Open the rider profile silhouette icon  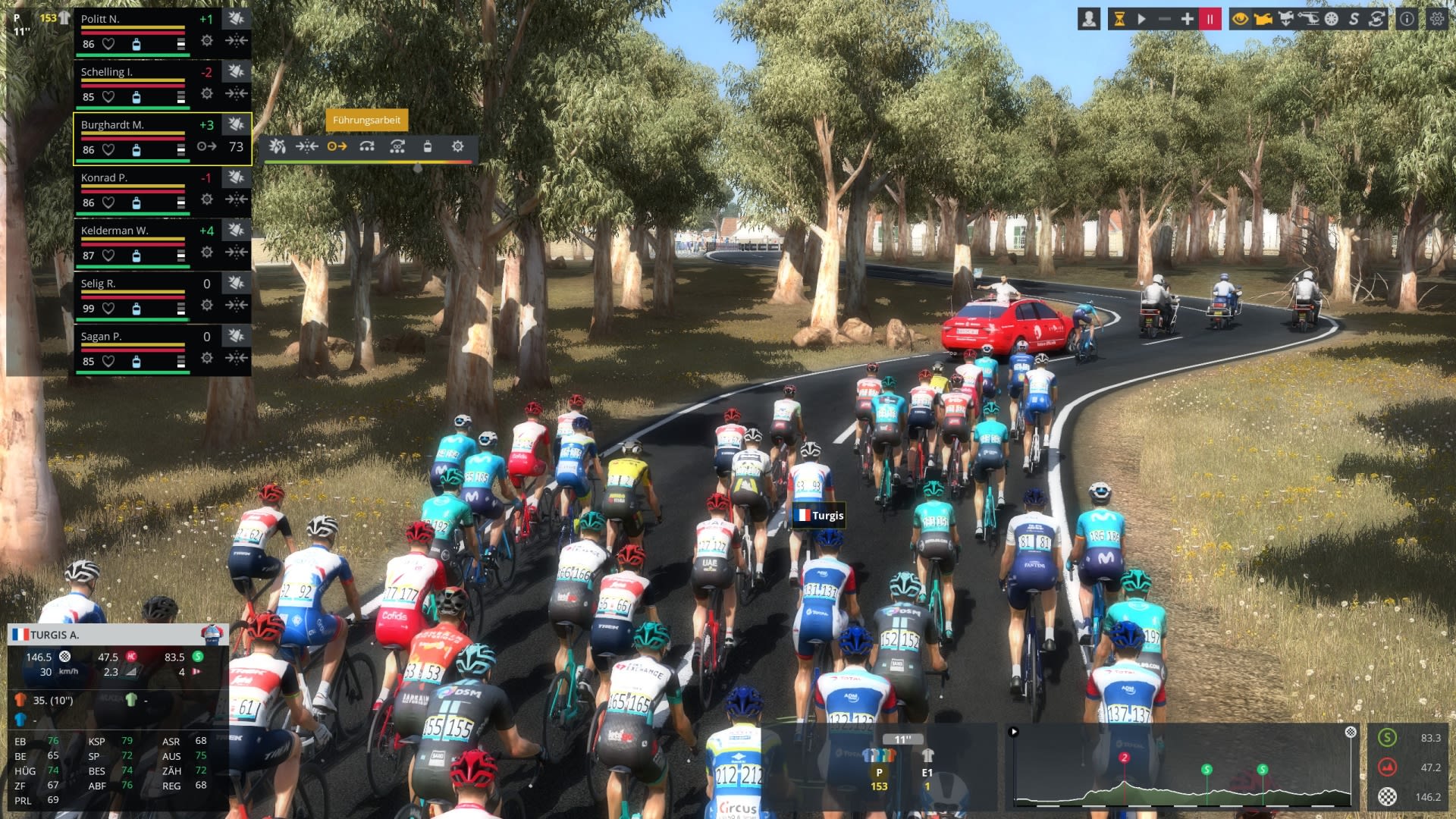1089,20
